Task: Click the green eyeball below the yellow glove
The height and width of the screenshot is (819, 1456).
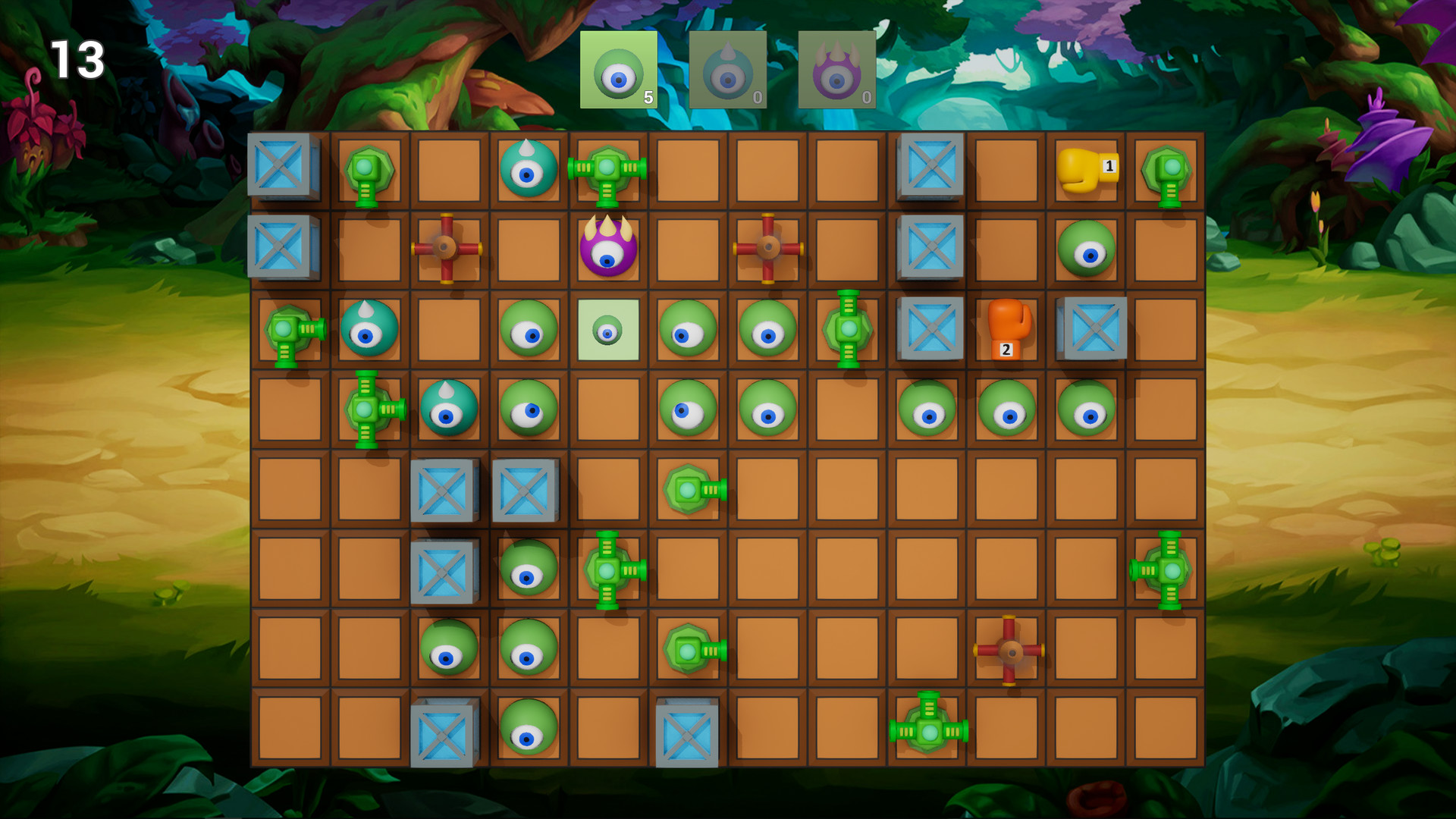Action: [1087, 248]
